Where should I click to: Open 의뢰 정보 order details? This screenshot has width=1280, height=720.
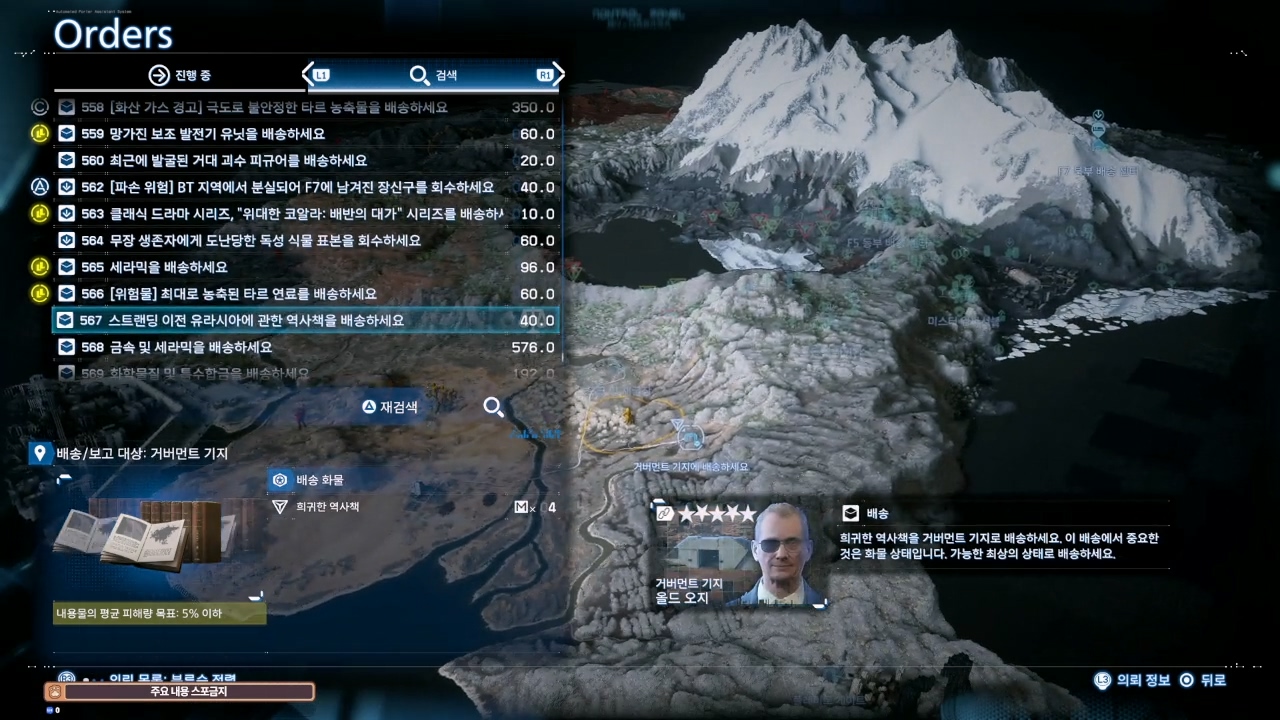pos(1133,680)
